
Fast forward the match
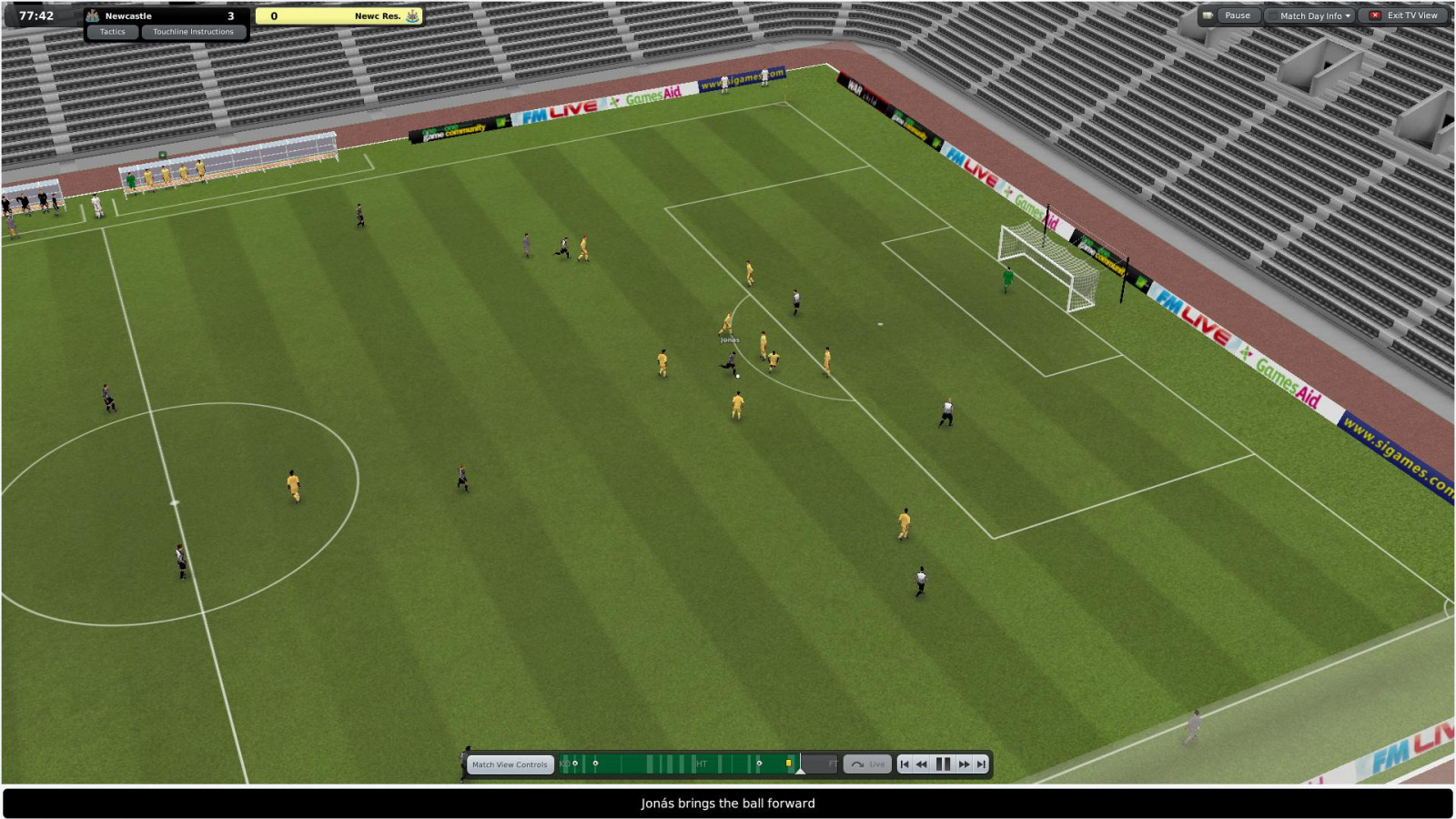964,764
